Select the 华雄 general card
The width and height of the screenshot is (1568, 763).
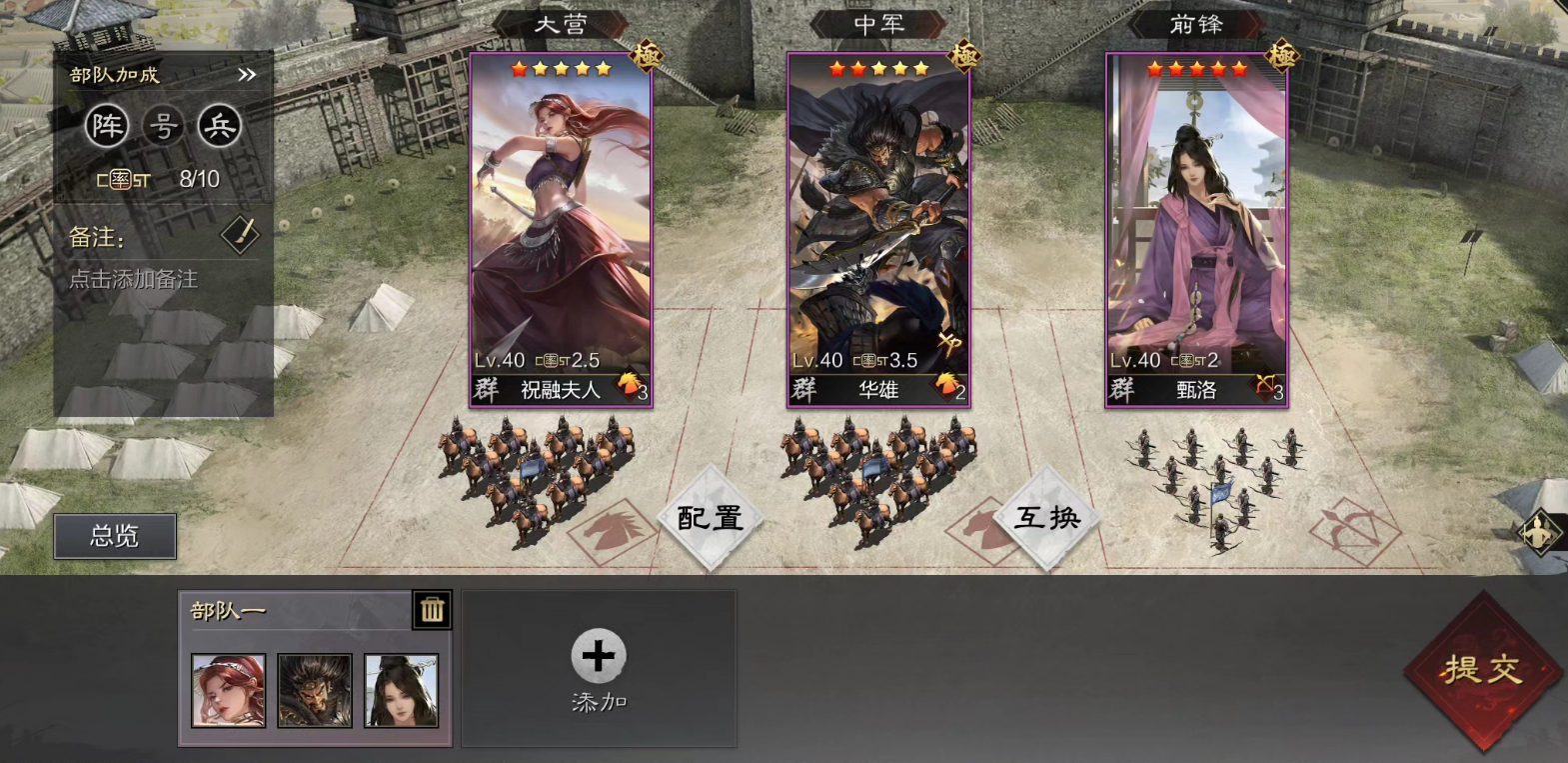(x=878, y=230)
